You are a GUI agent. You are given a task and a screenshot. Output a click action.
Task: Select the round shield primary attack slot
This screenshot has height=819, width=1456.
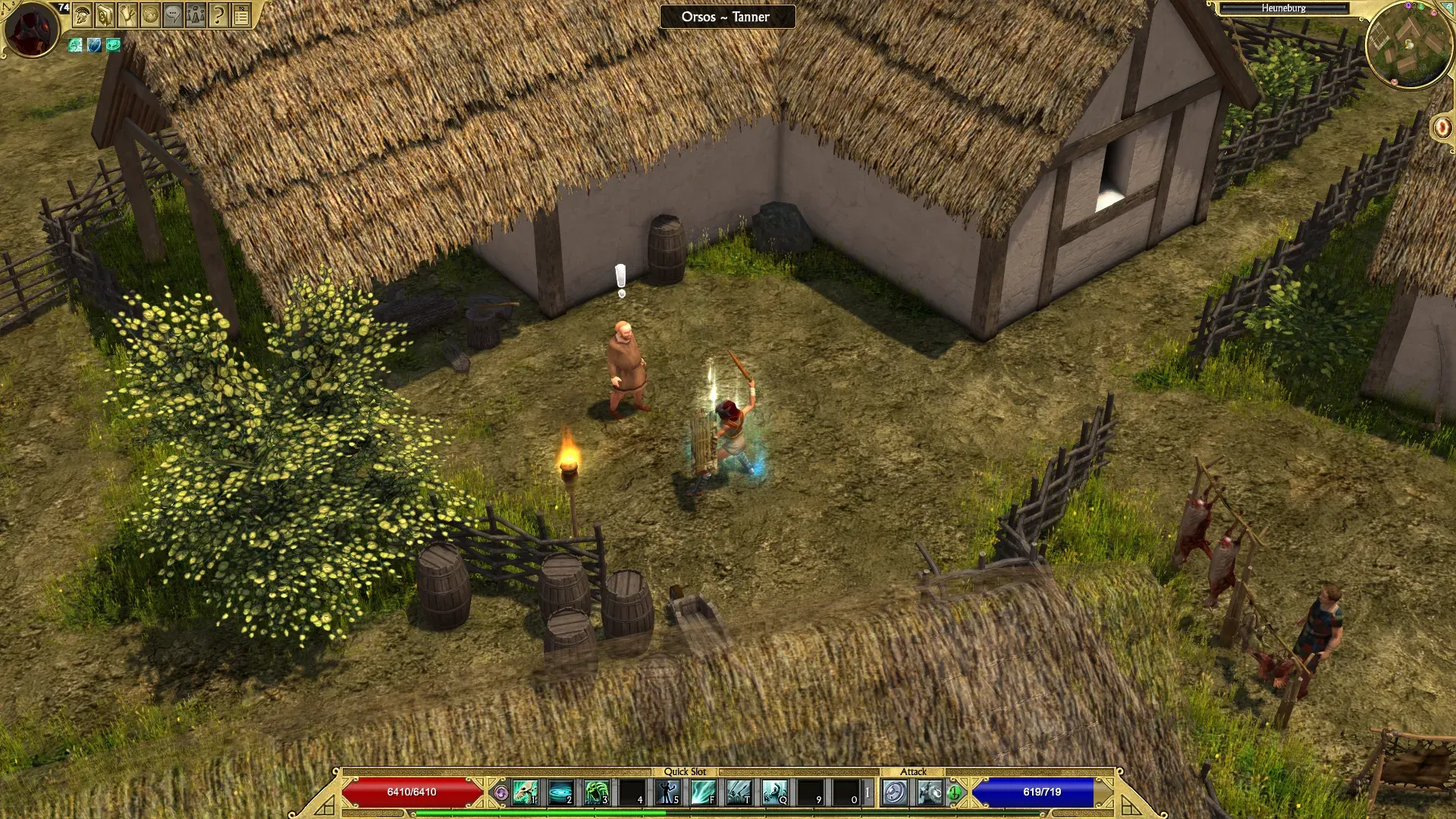(896, 793)
